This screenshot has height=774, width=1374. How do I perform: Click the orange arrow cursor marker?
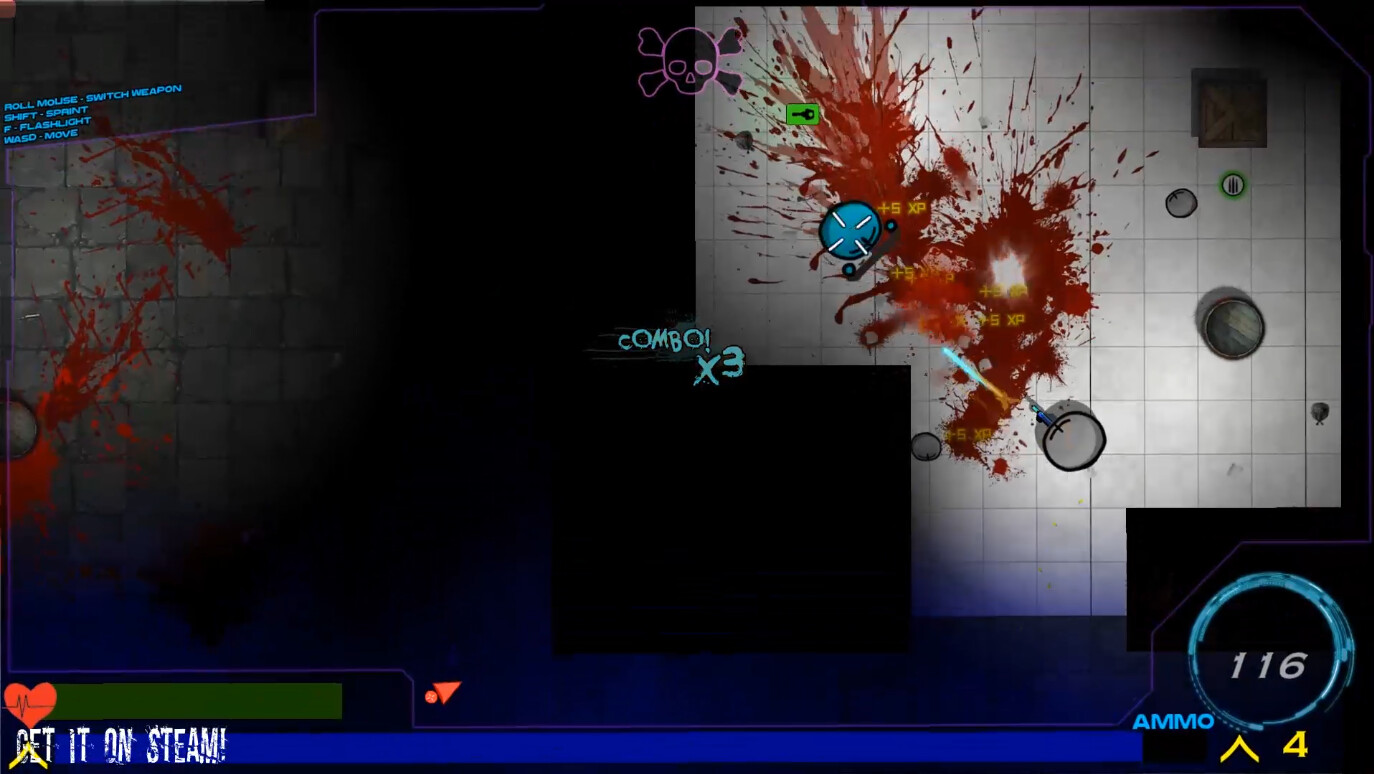(443, 692)
